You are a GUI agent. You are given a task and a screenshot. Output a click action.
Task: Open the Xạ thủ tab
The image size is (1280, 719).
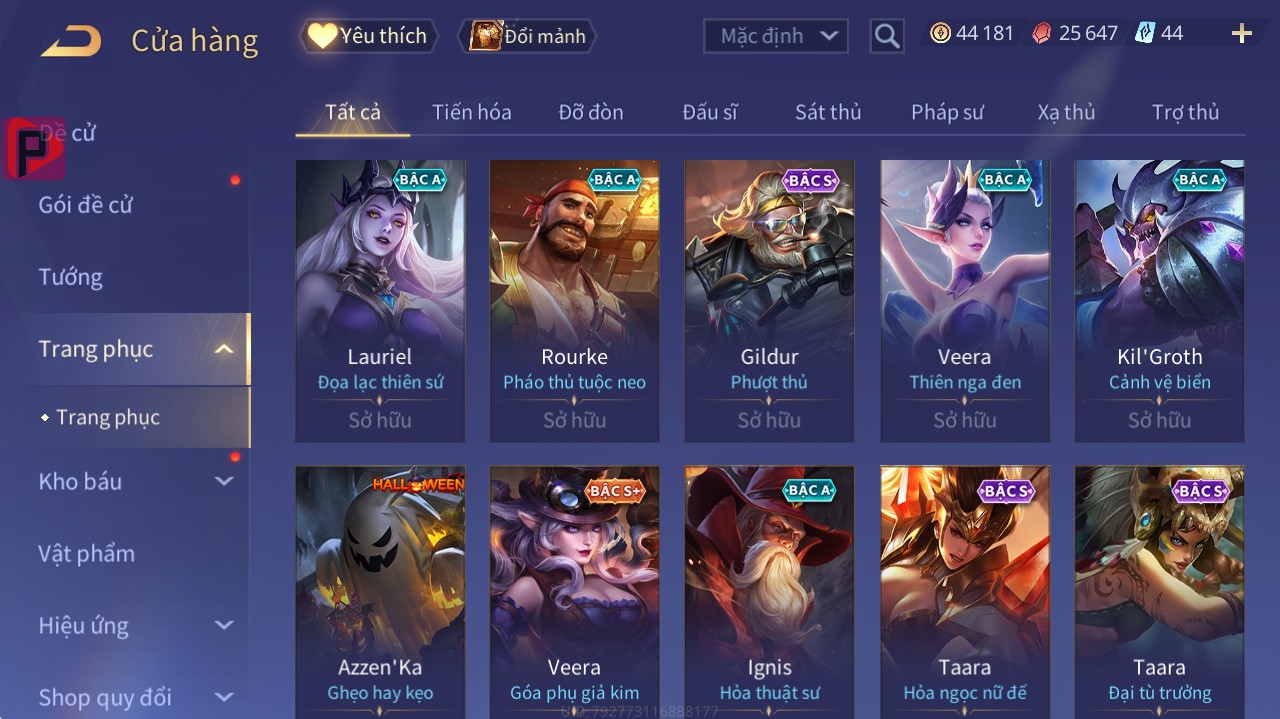(x=1066, y=112)
